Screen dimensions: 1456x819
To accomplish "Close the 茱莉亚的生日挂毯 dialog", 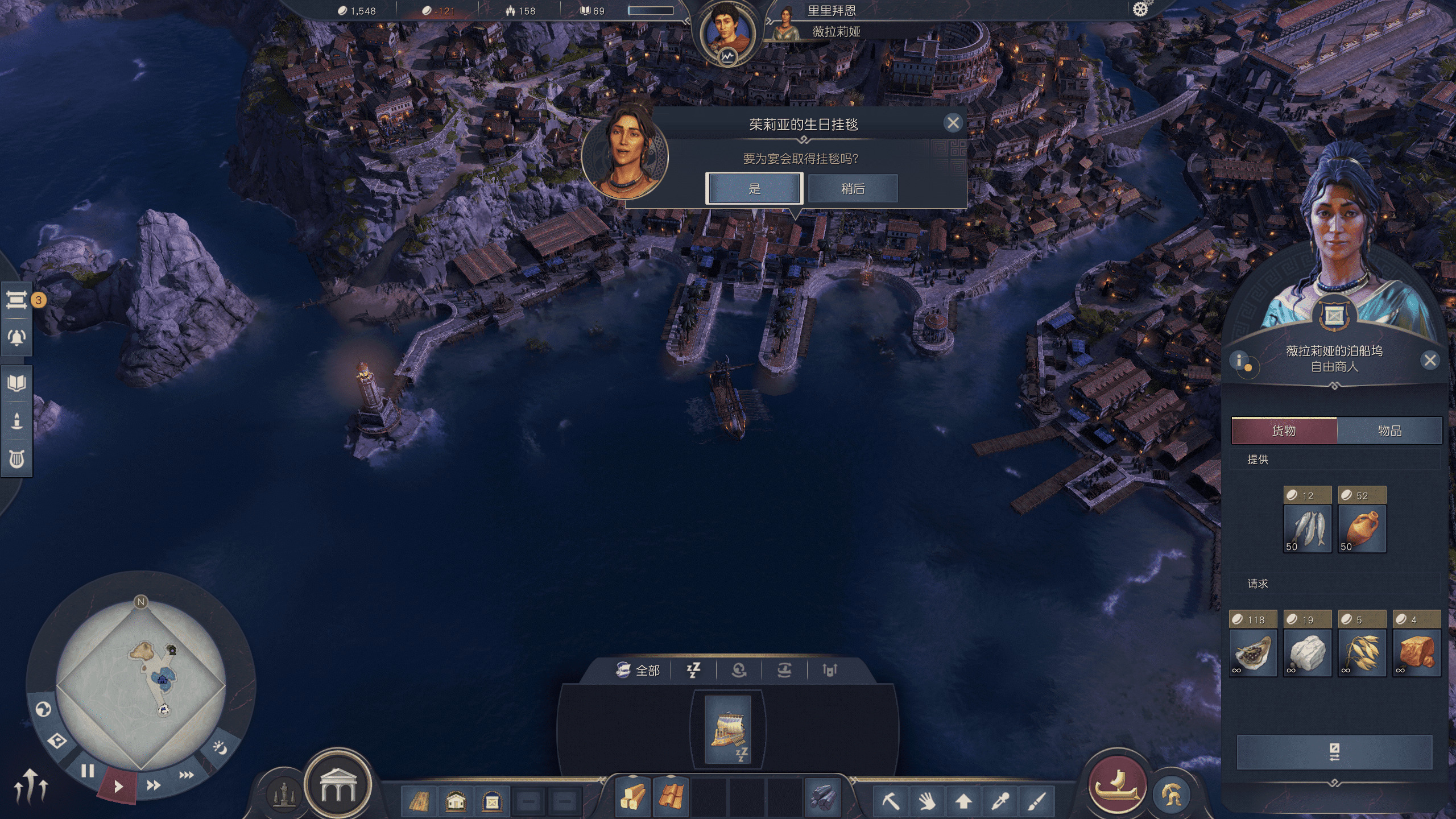I will [x=953, y=123].
